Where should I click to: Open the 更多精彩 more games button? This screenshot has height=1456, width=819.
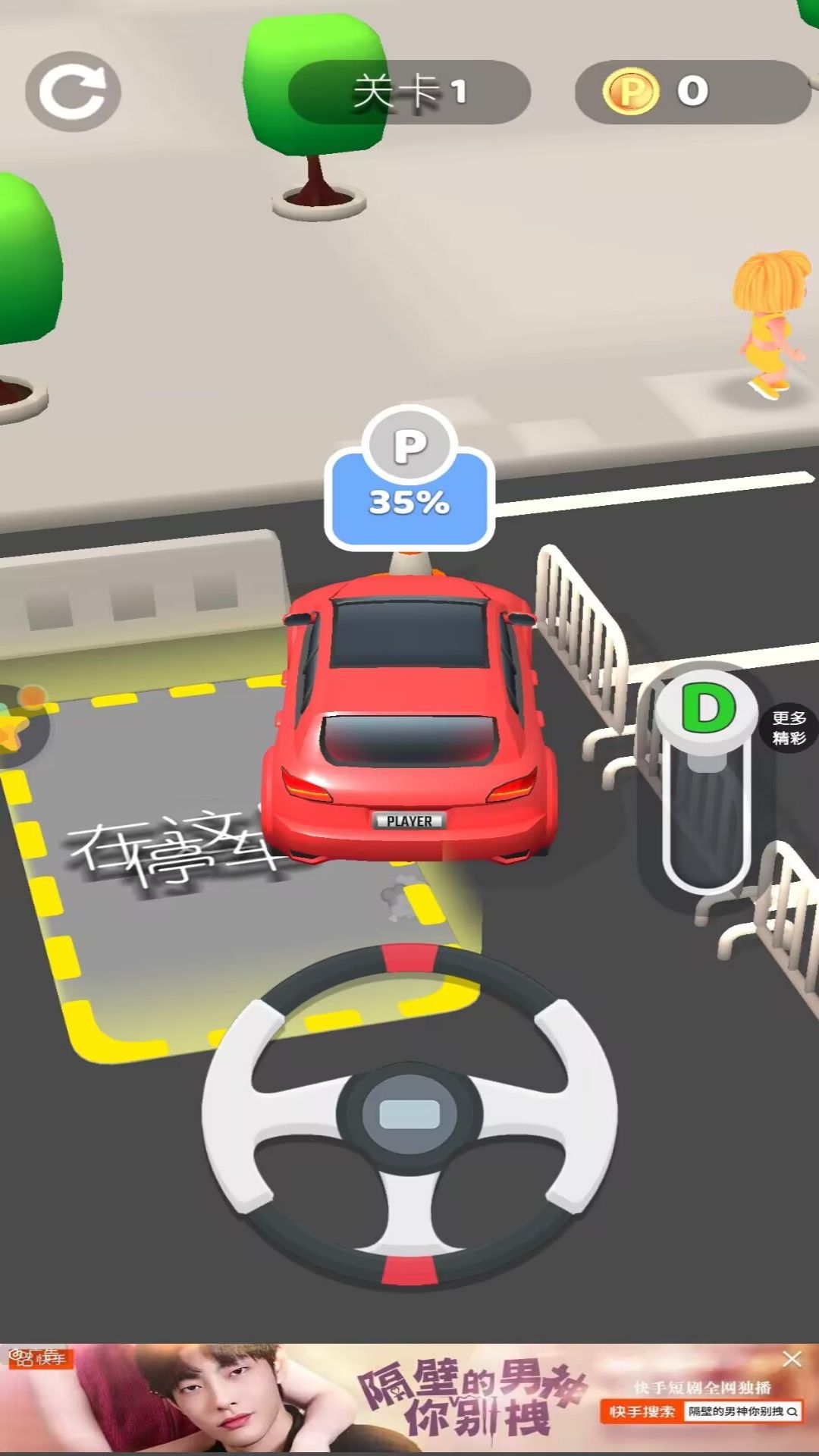(789, 728)
